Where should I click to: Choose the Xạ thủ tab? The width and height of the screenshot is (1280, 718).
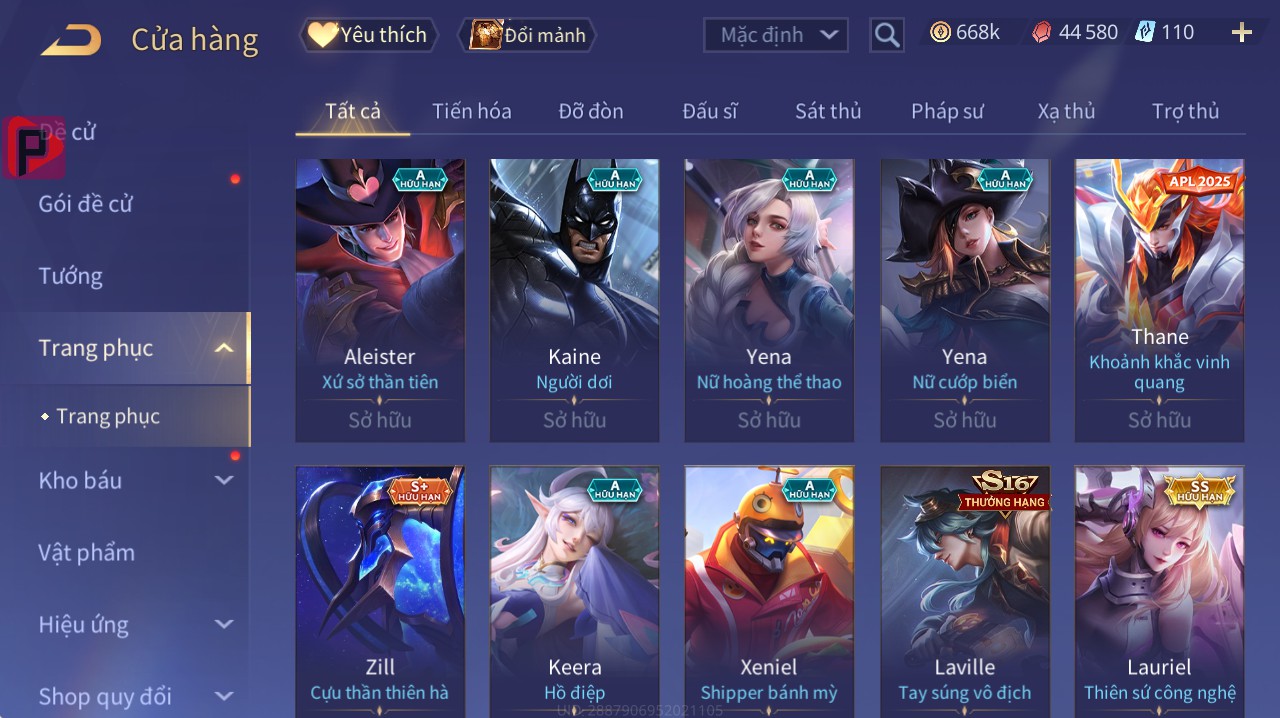tap(1066, 111)
